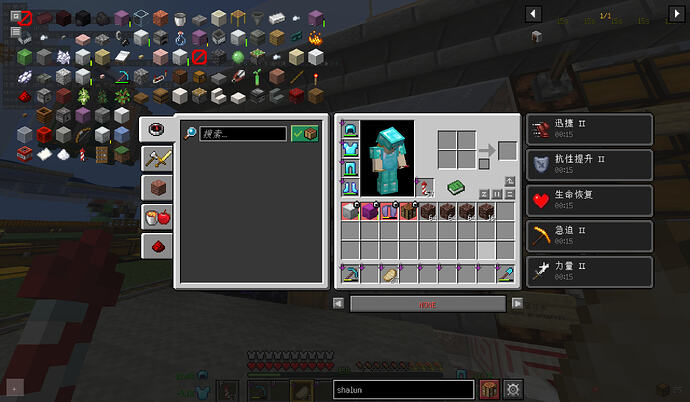Pick the diamond chestplate armor slot
The width and height of the screenshot is (690, 402).
(350, 149)
